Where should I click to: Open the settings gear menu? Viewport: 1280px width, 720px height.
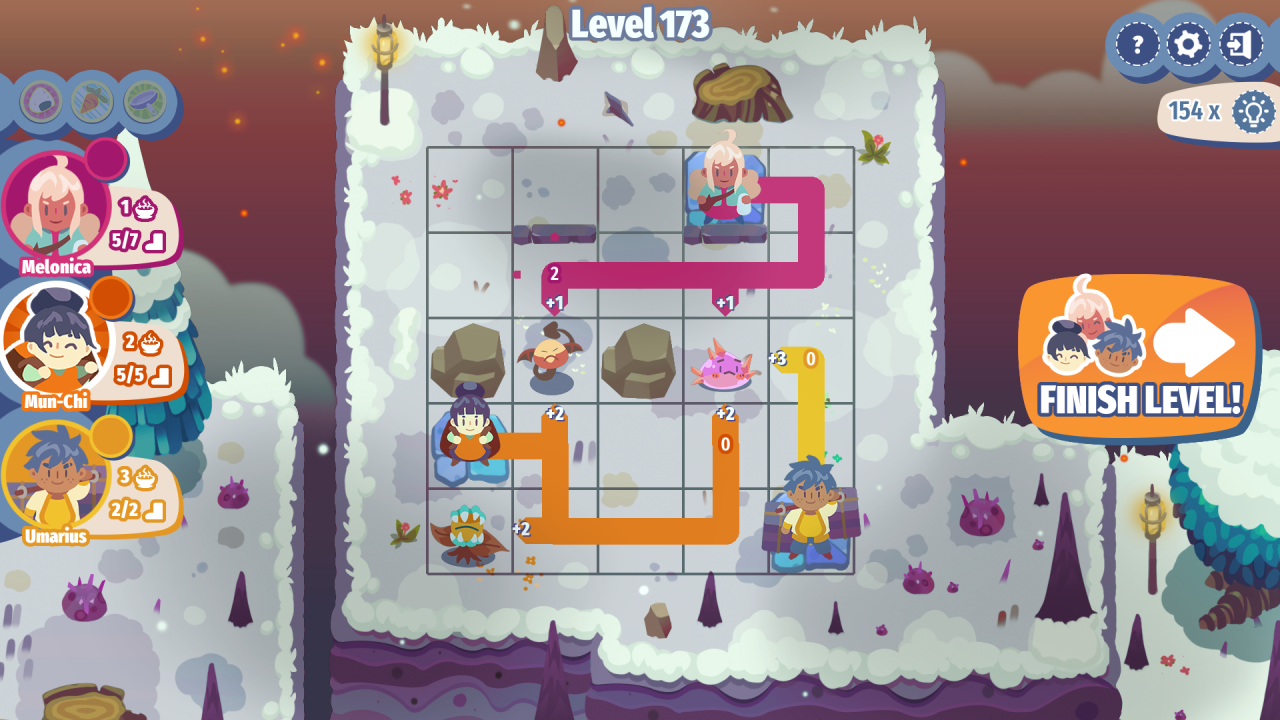coord(1189,45)
